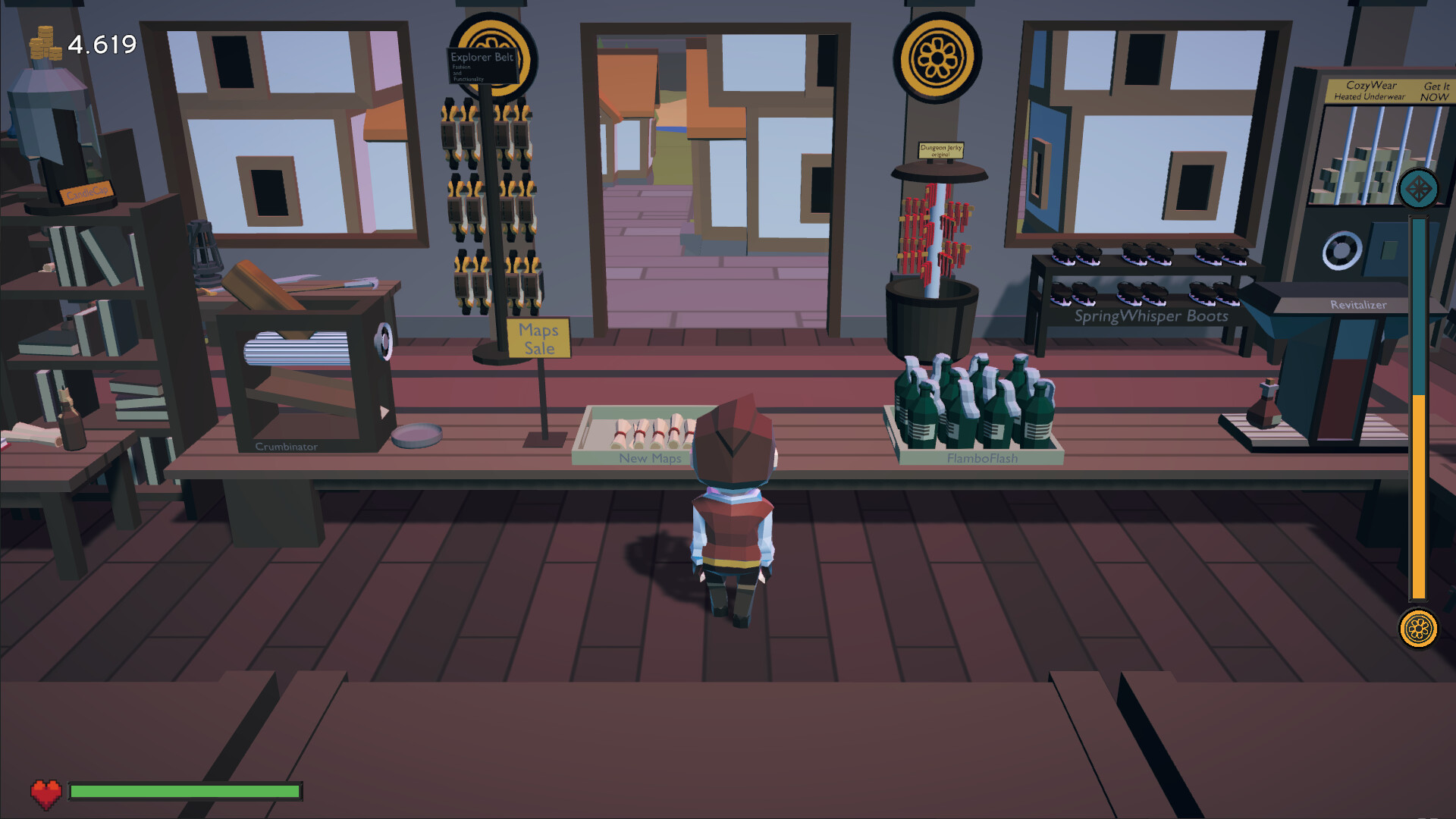This screenshot has width=1456, height=819.
Task: Click the Get It NOW ad text
Action: click(1436, 91)
